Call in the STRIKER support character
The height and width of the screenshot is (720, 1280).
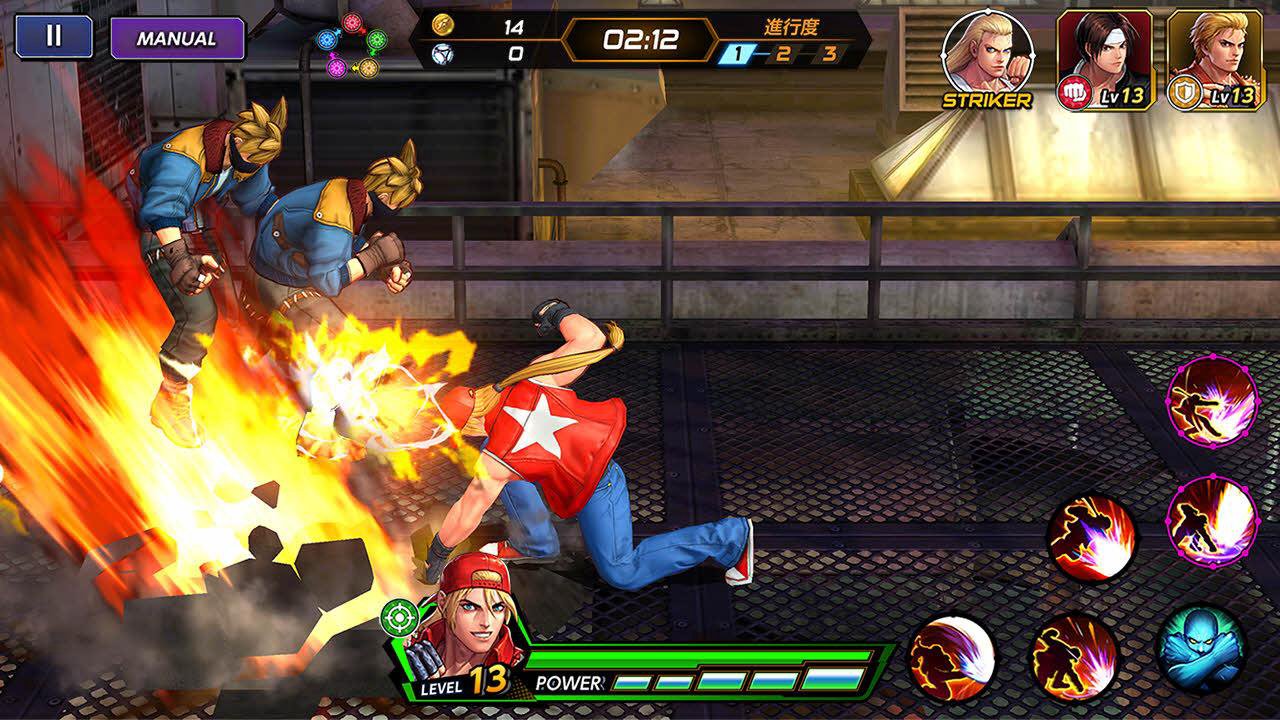click(986, 57)
